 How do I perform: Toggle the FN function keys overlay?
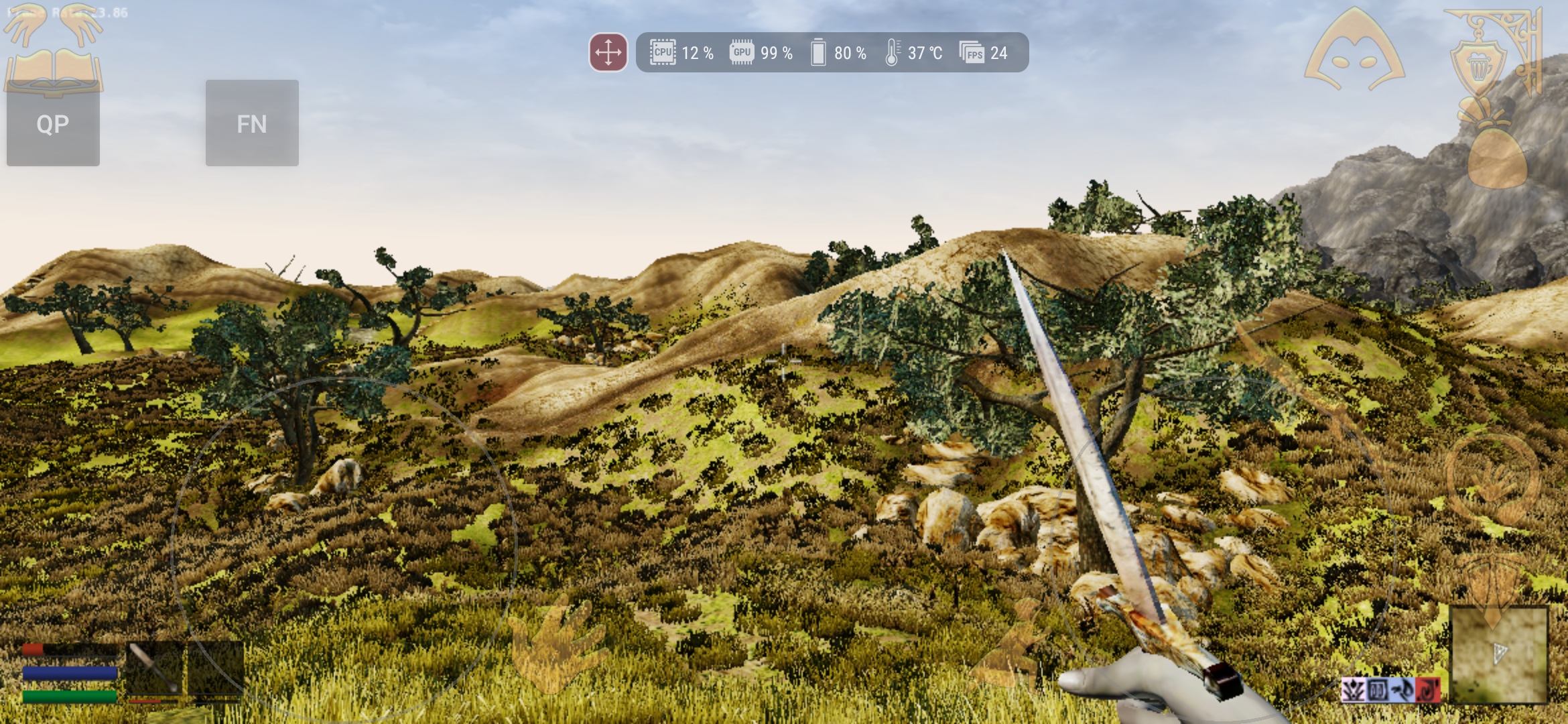click(251, 124)
